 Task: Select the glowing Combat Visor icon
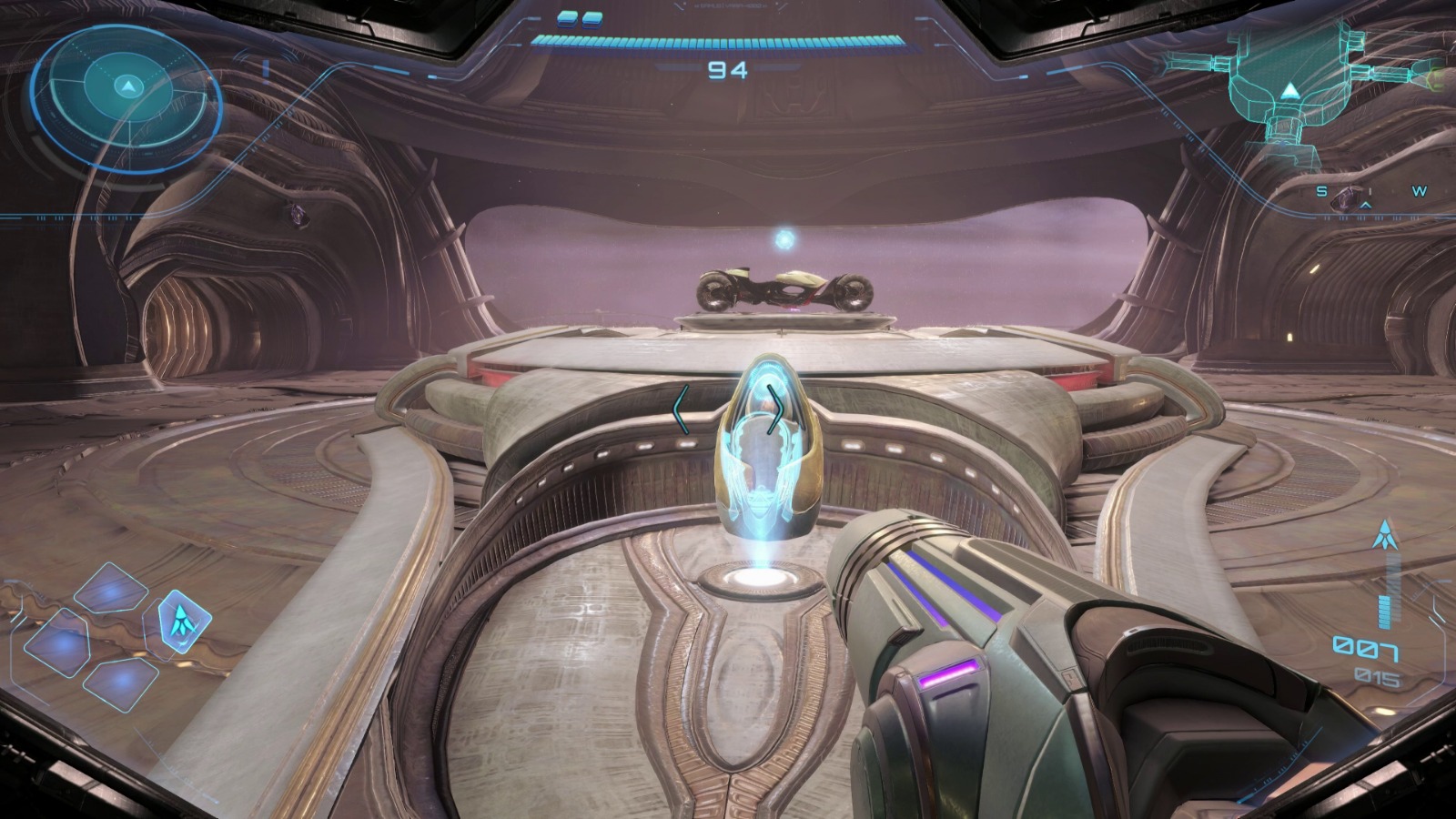[x=182, y=622]
